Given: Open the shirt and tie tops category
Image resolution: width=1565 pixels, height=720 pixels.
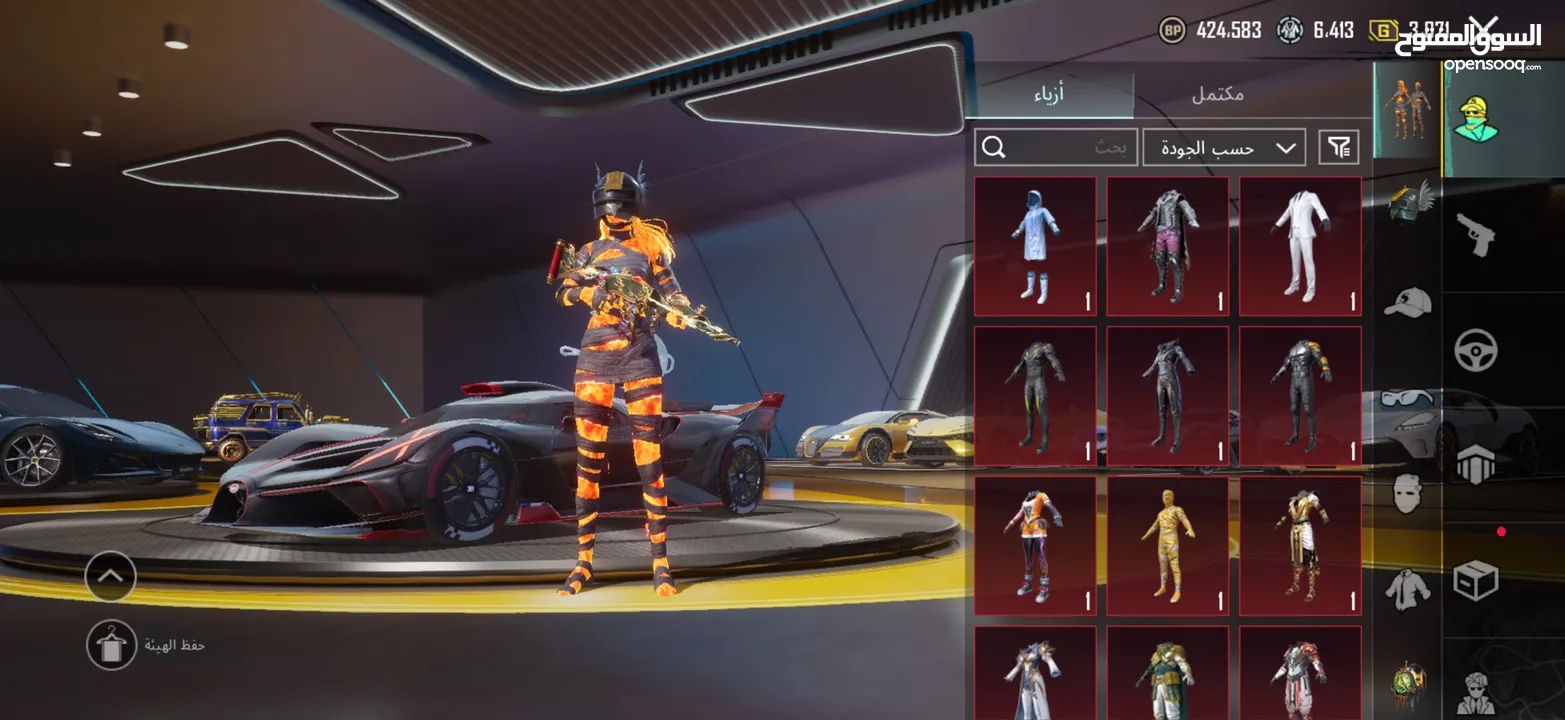Looking at the screenshot, I should tap(1408, 589).
